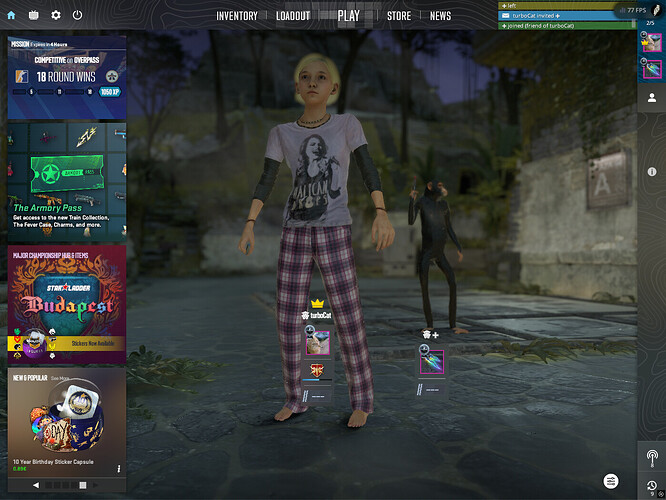Open the Store tab
Image resolution: width=666 pixels, height=500 pixels.
click(399, 16)
